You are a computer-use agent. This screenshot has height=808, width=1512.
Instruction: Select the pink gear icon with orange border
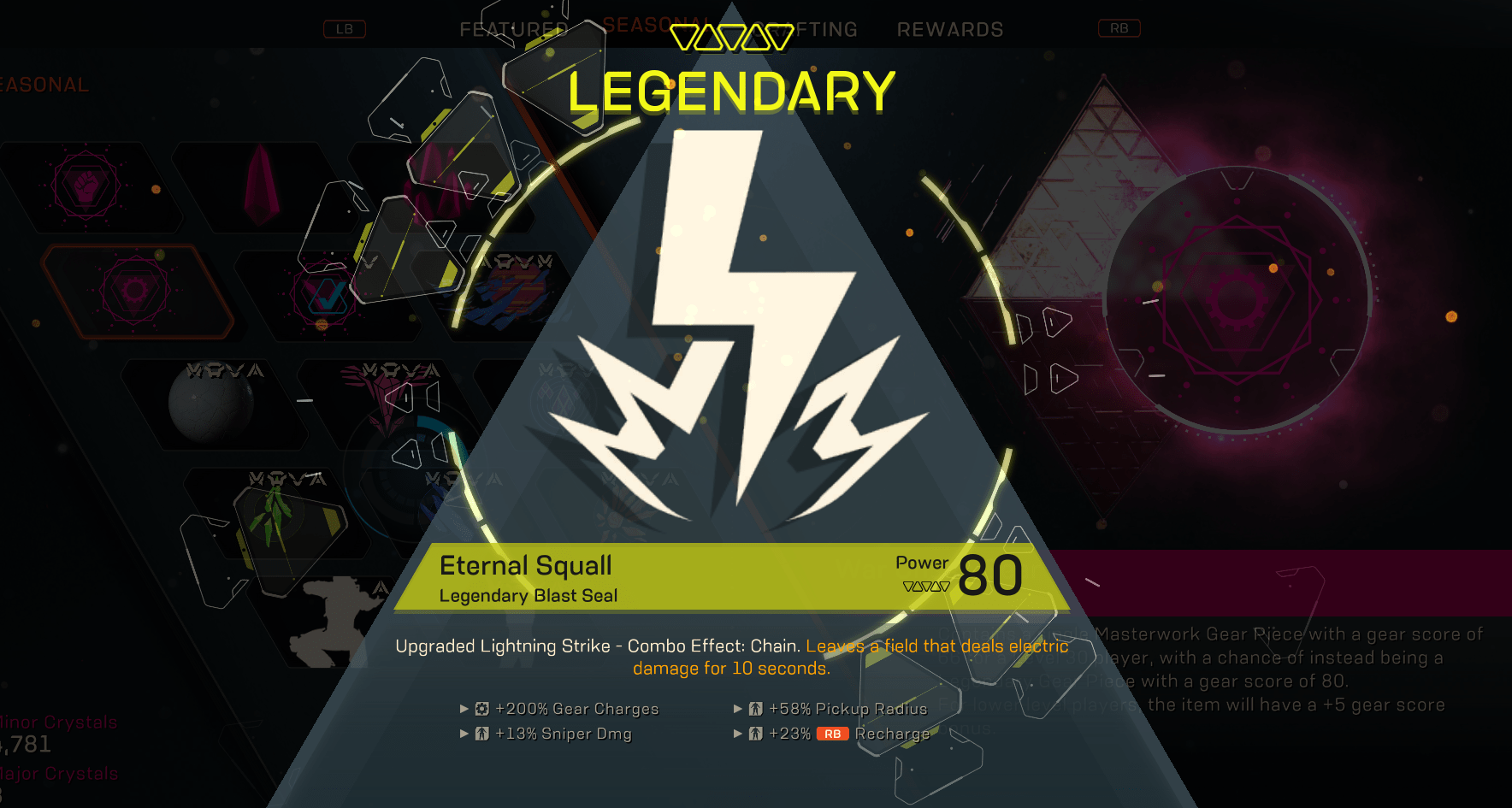point(135,292)
